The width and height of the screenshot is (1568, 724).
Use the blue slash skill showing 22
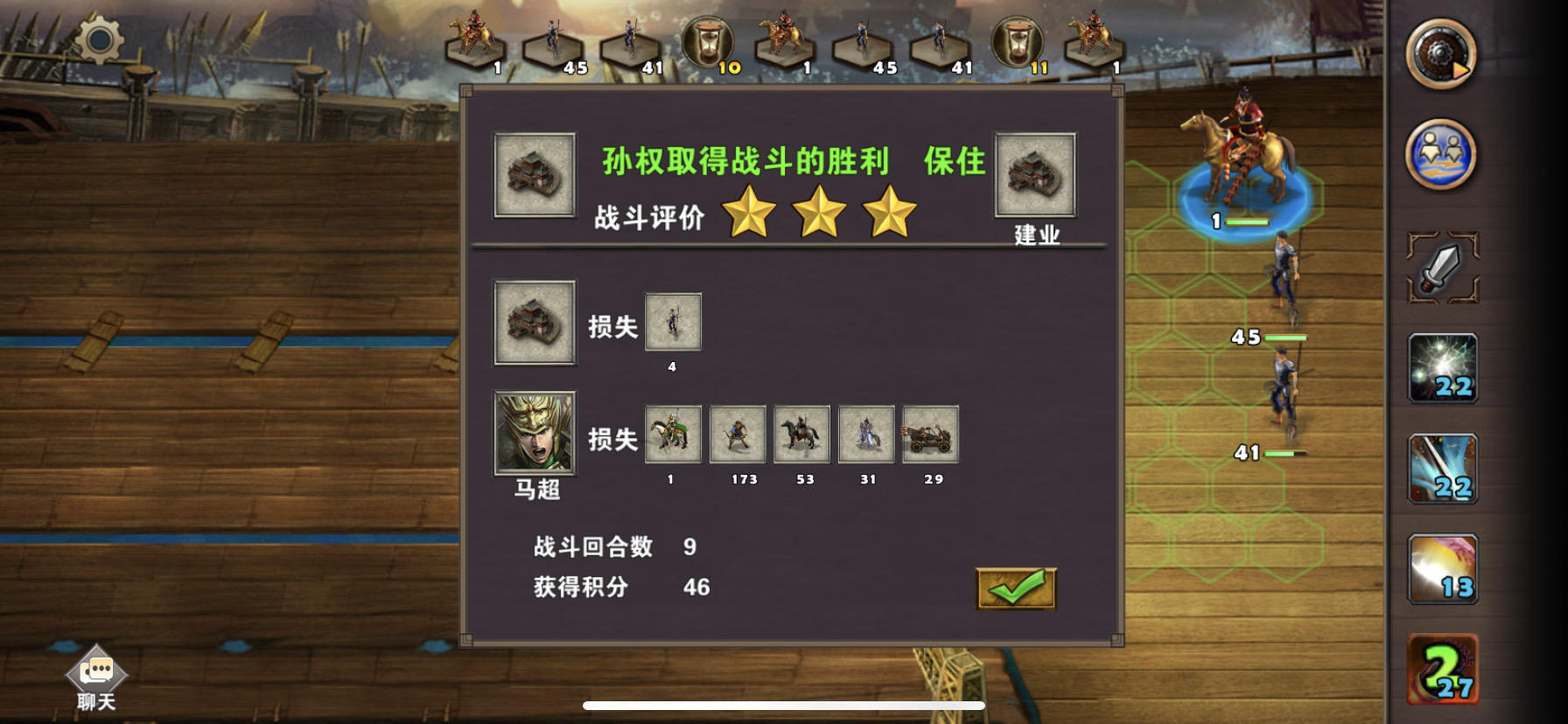[x=1445, y=470]
